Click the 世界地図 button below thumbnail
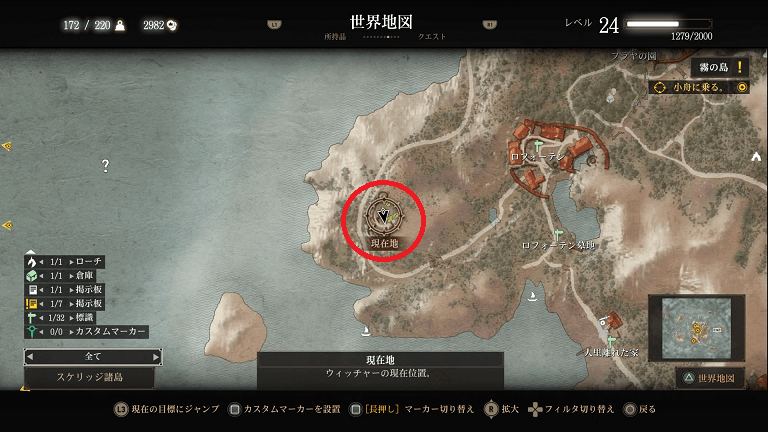The height and width of the screenshot is (432, 768). (710, 379)
